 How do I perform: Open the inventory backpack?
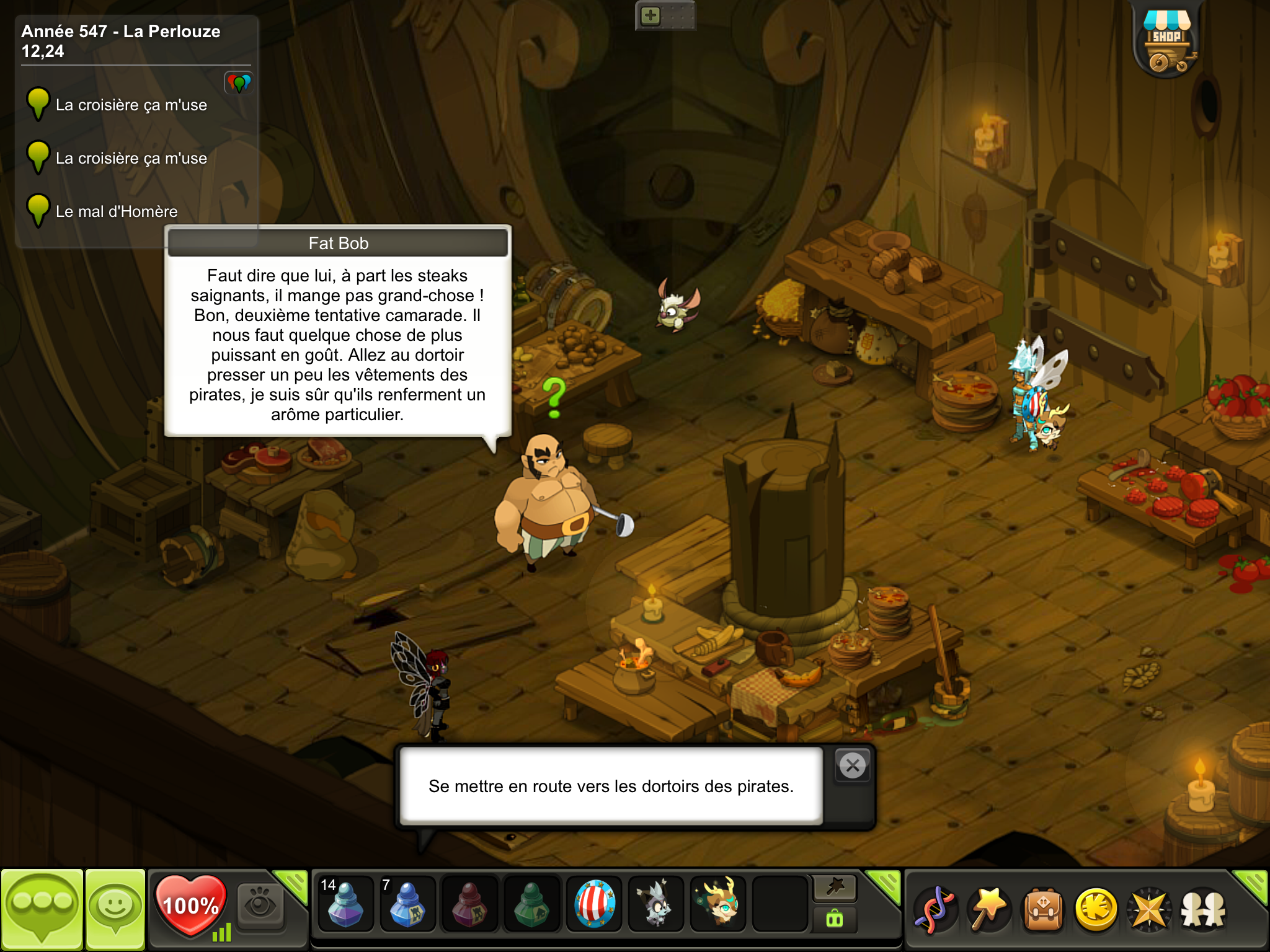tap(1043, 910)
